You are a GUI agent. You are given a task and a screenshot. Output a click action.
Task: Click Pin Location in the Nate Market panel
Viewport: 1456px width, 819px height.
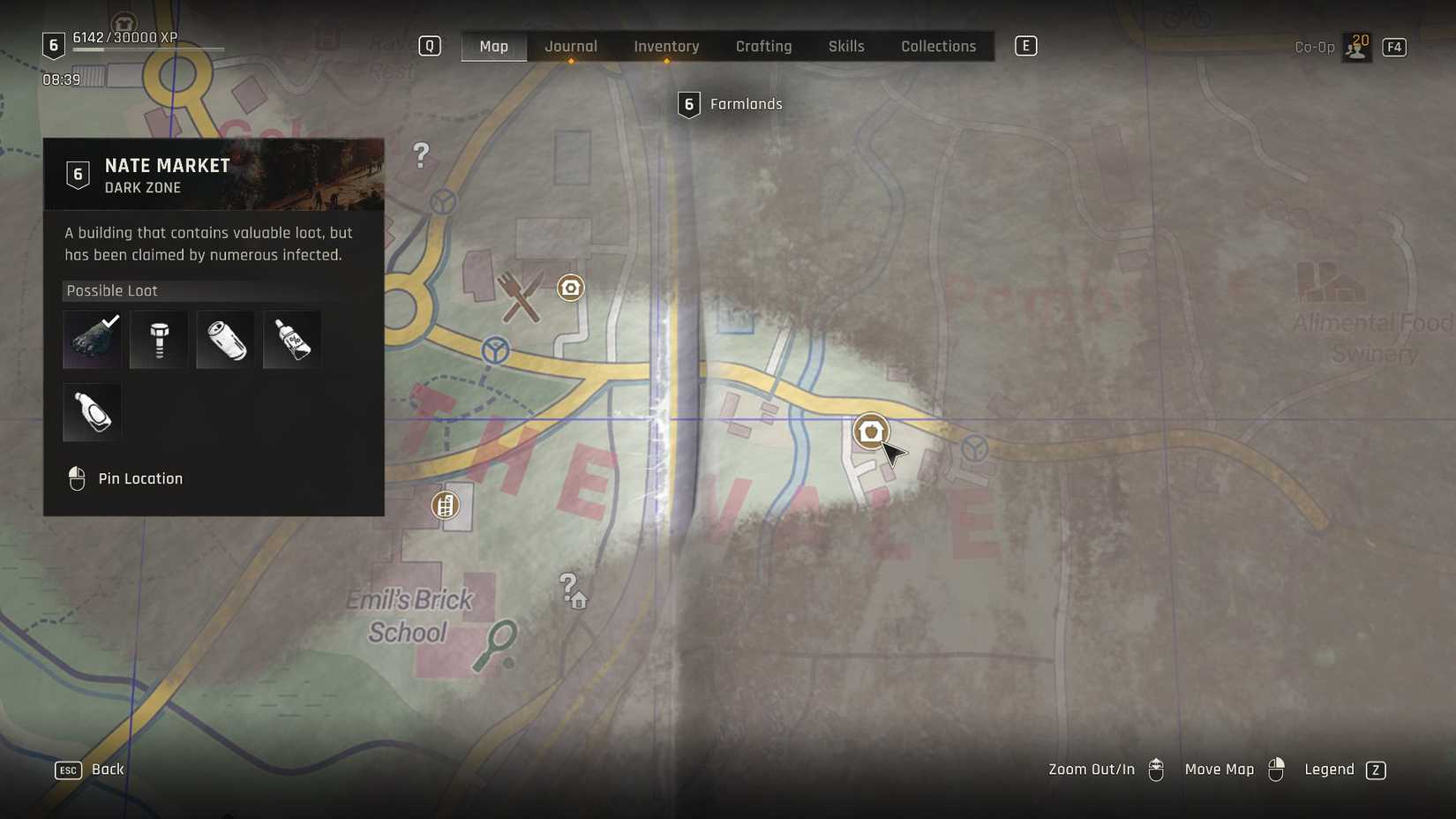140,477
